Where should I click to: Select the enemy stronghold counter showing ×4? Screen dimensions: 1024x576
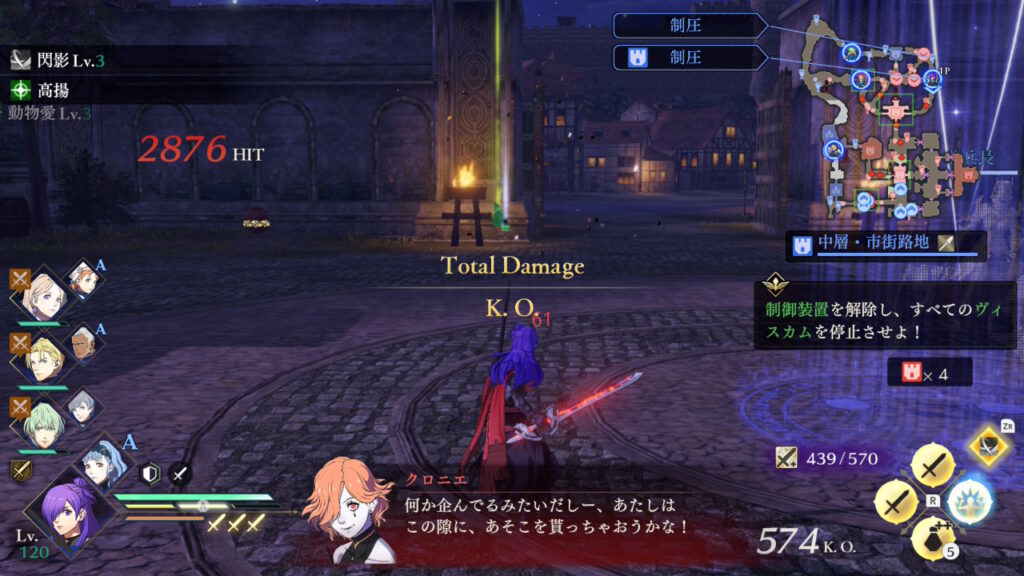point(930,372)
